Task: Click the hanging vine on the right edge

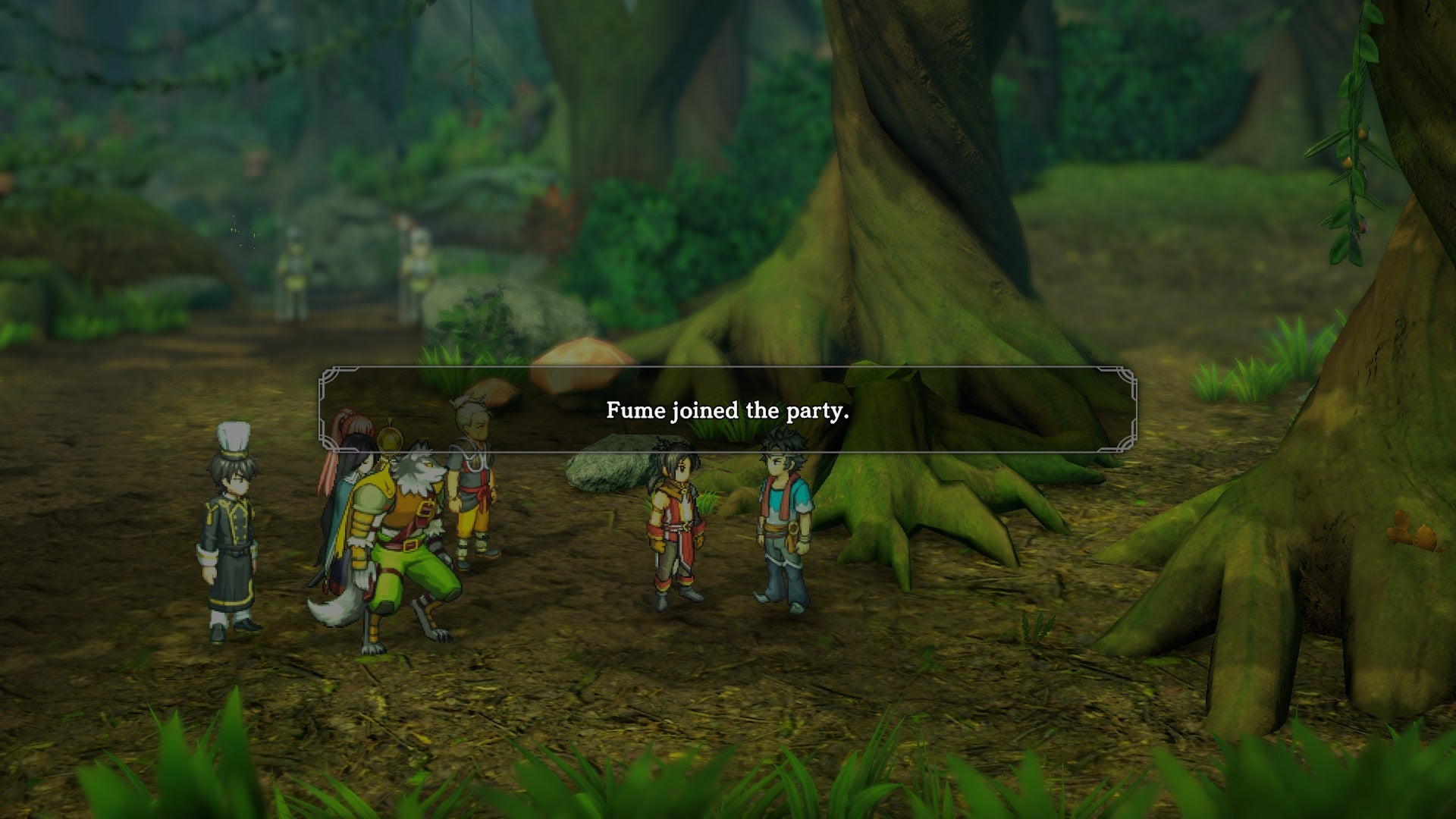Action: (1357, 136)
